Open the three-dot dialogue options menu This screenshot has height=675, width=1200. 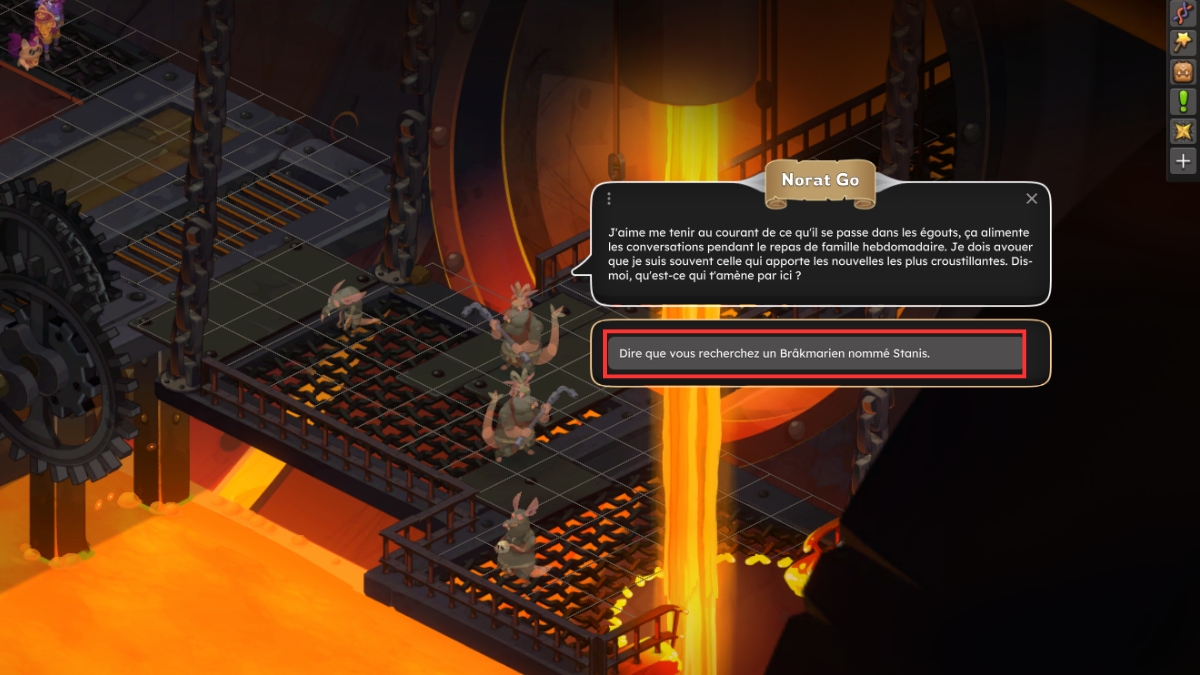[608, 199]
